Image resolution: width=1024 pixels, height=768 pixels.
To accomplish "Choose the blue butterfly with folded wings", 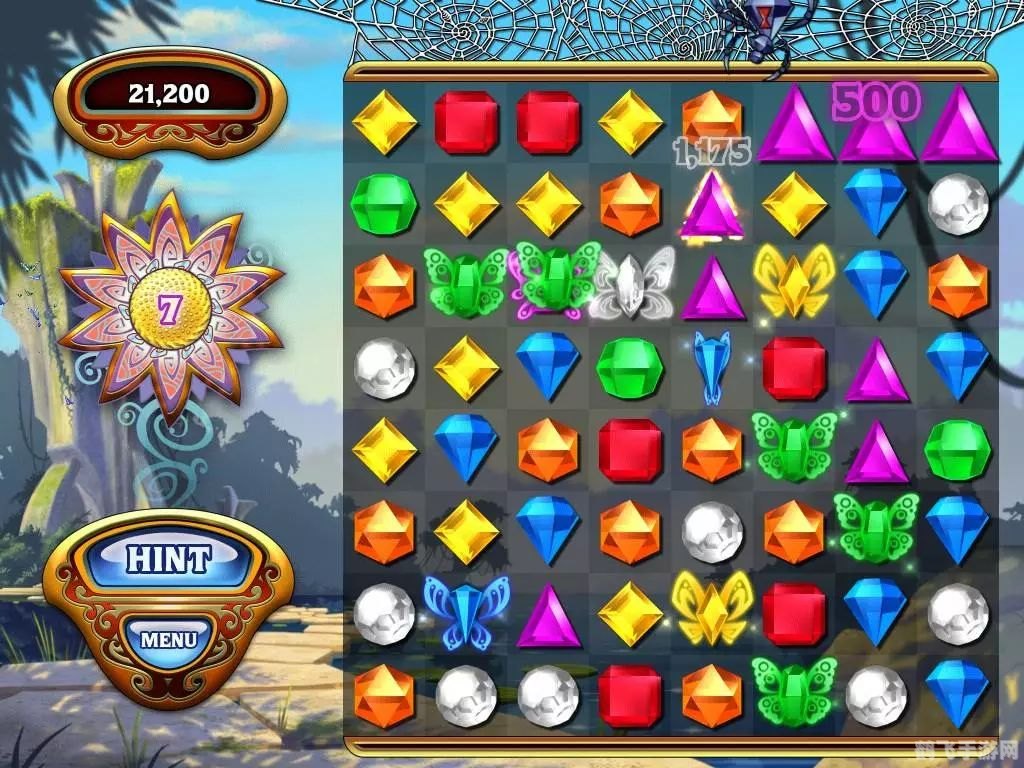I will coord(712,366).
